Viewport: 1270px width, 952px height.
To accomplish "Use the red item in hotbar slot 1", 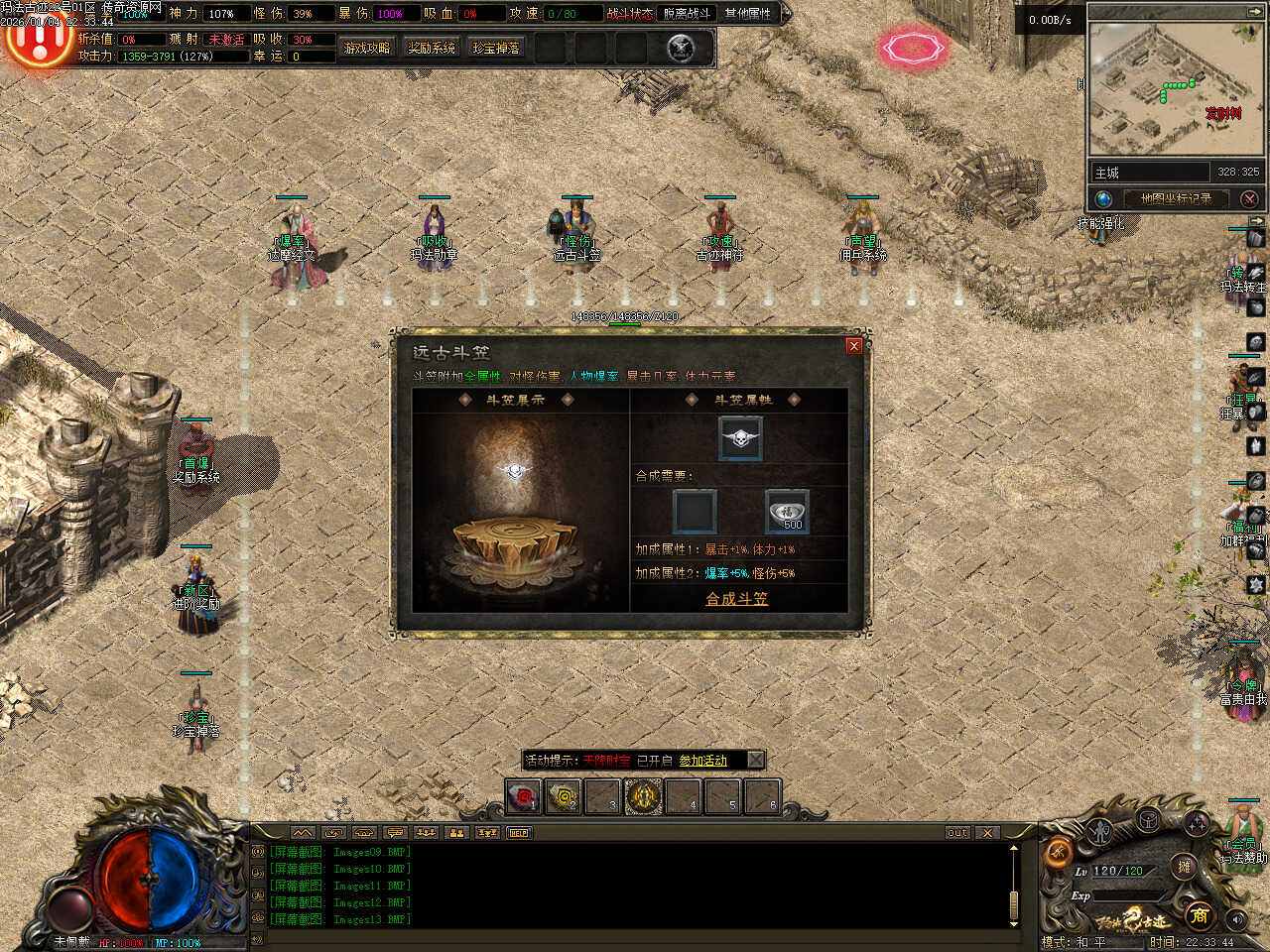I will click(x=523, y=796).
